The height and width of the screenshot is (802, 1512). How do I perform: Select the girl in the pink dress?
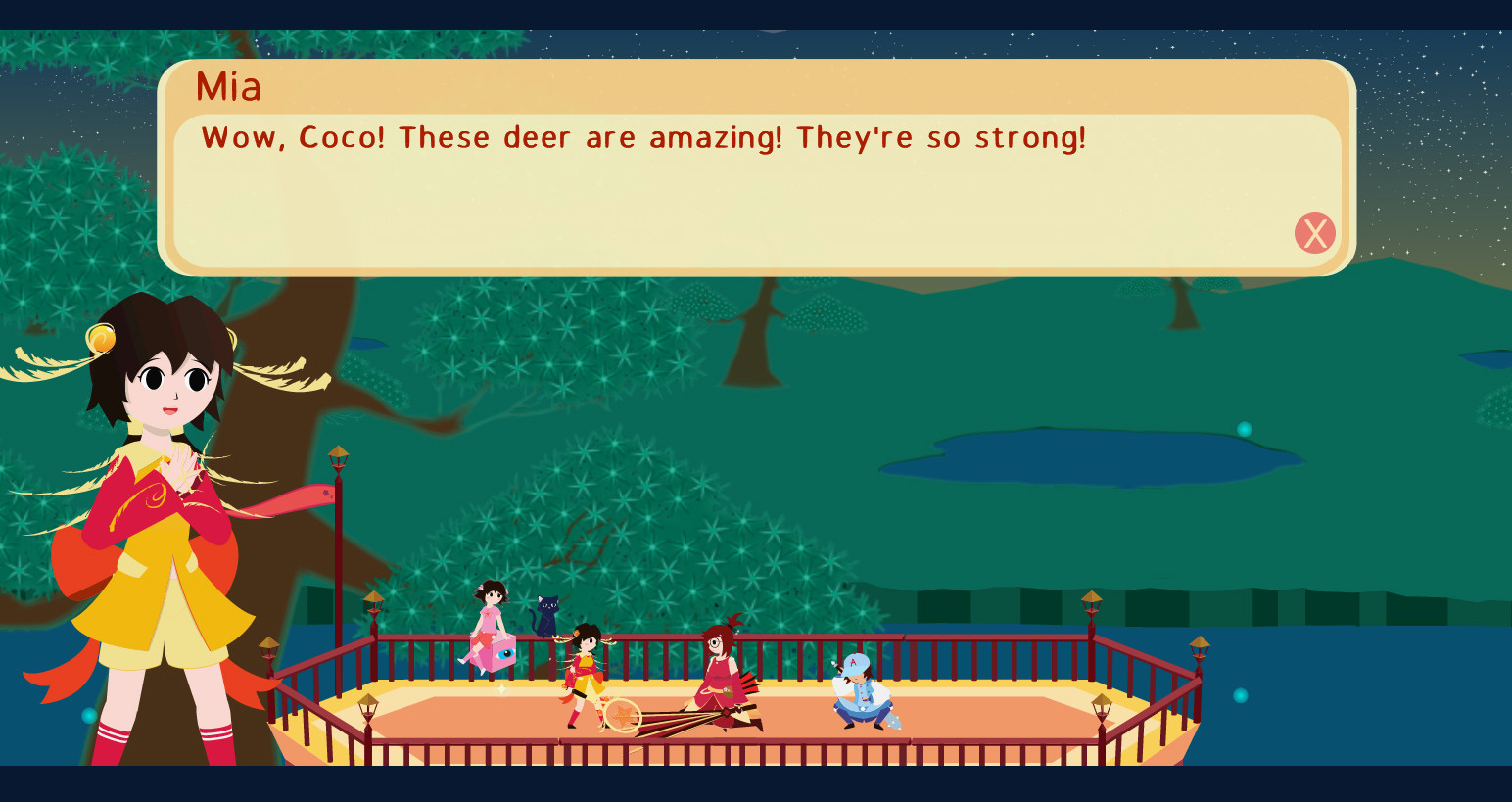pos(490,612)
